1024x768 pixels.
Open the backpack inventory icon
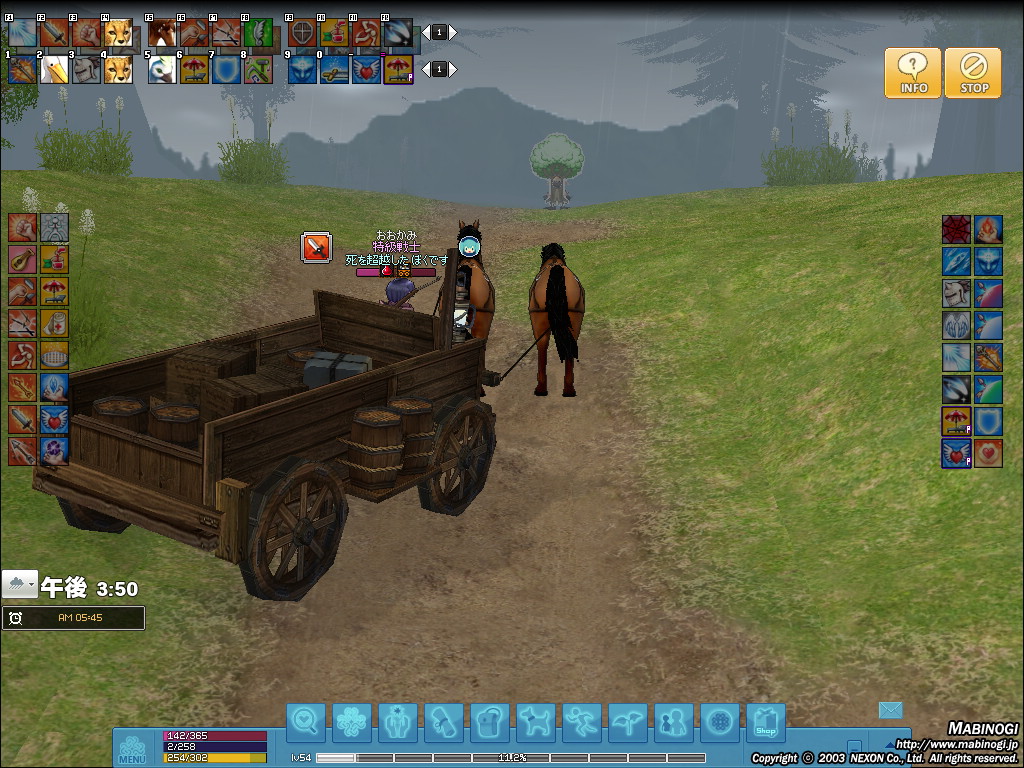point(490,722)
